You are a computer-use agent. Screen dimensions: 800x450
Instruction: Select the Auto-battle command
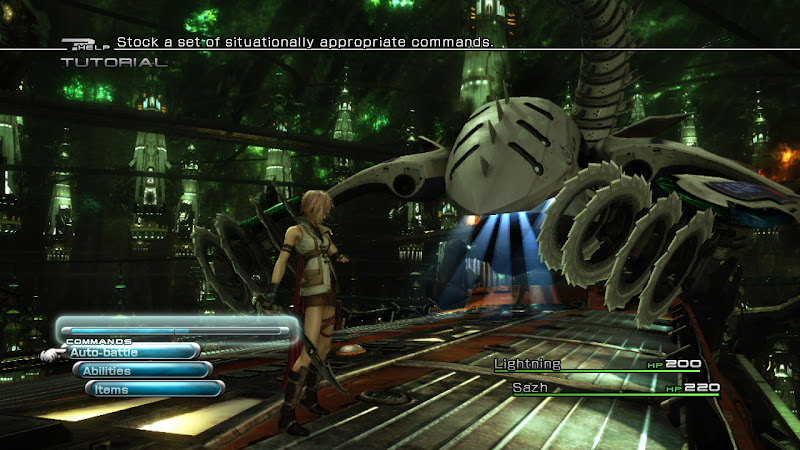130,352
